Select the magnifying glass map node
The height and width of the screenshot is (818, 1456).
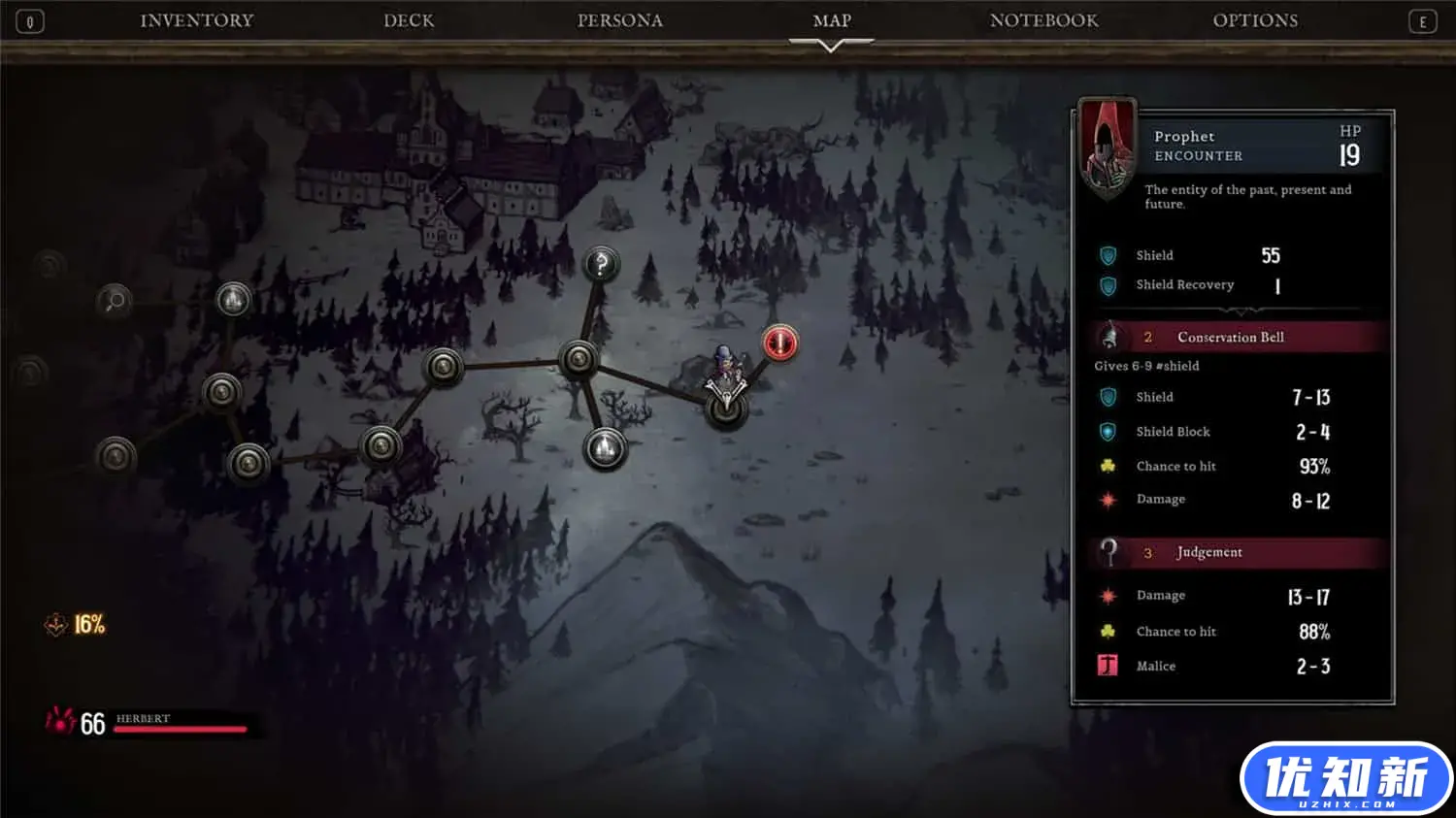pos(115,301)
